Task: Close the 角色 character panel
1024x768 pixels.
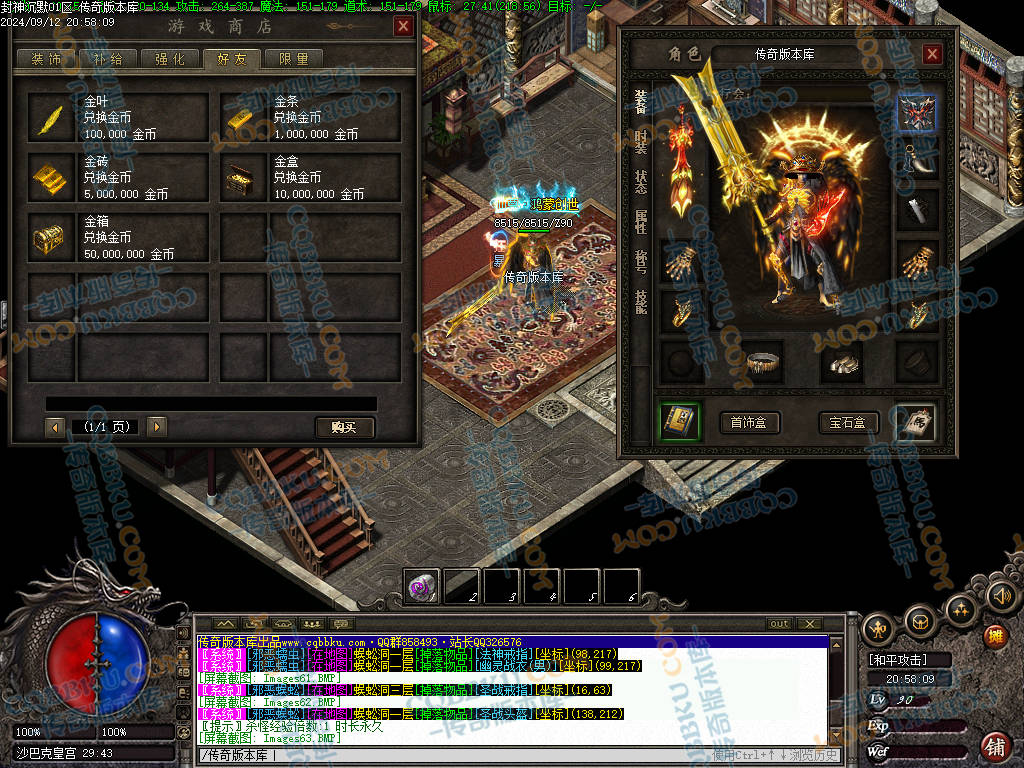Action: 932,54
